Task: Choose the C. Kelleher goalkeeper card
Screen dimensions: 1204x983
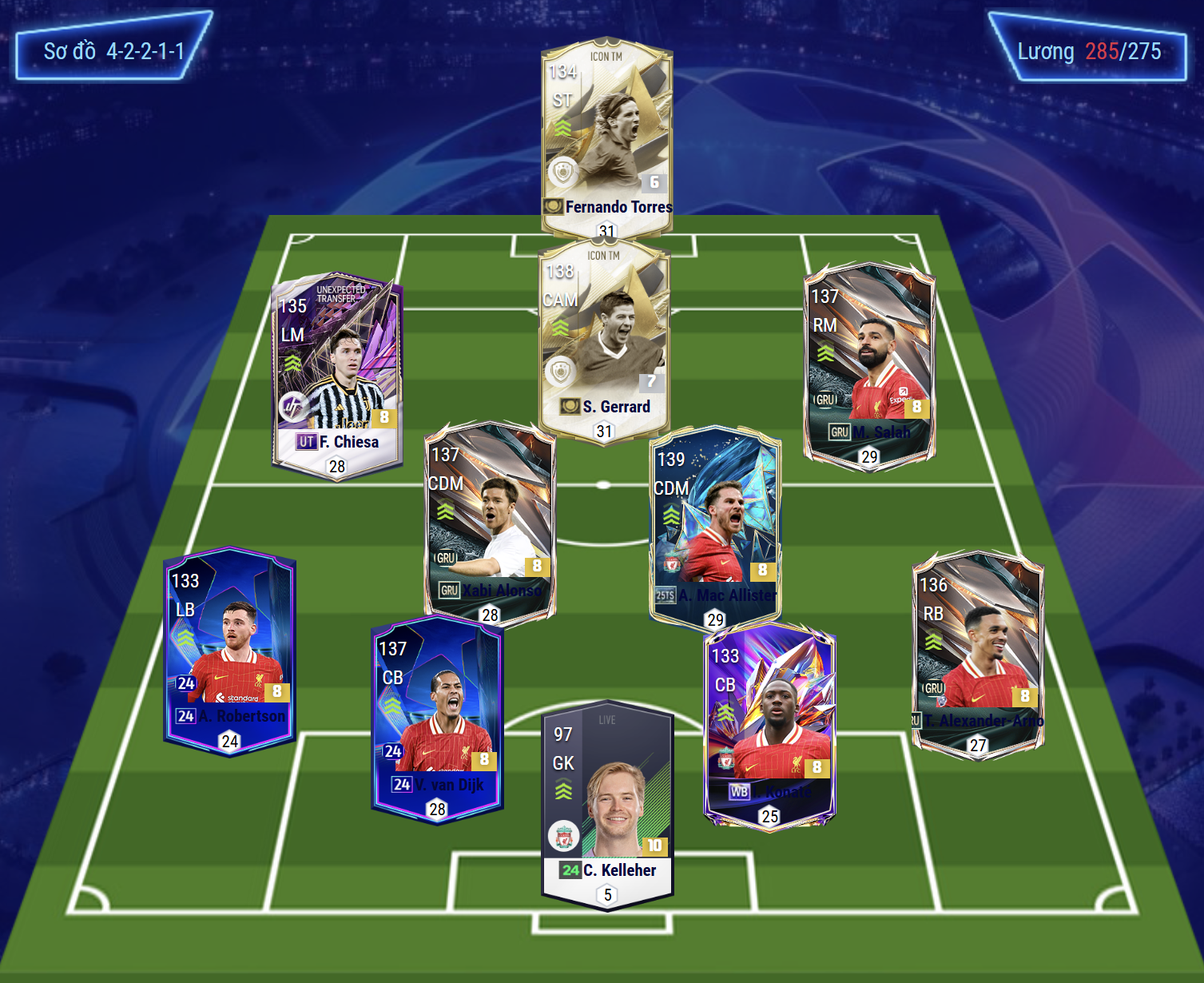Action: (608, 803)
